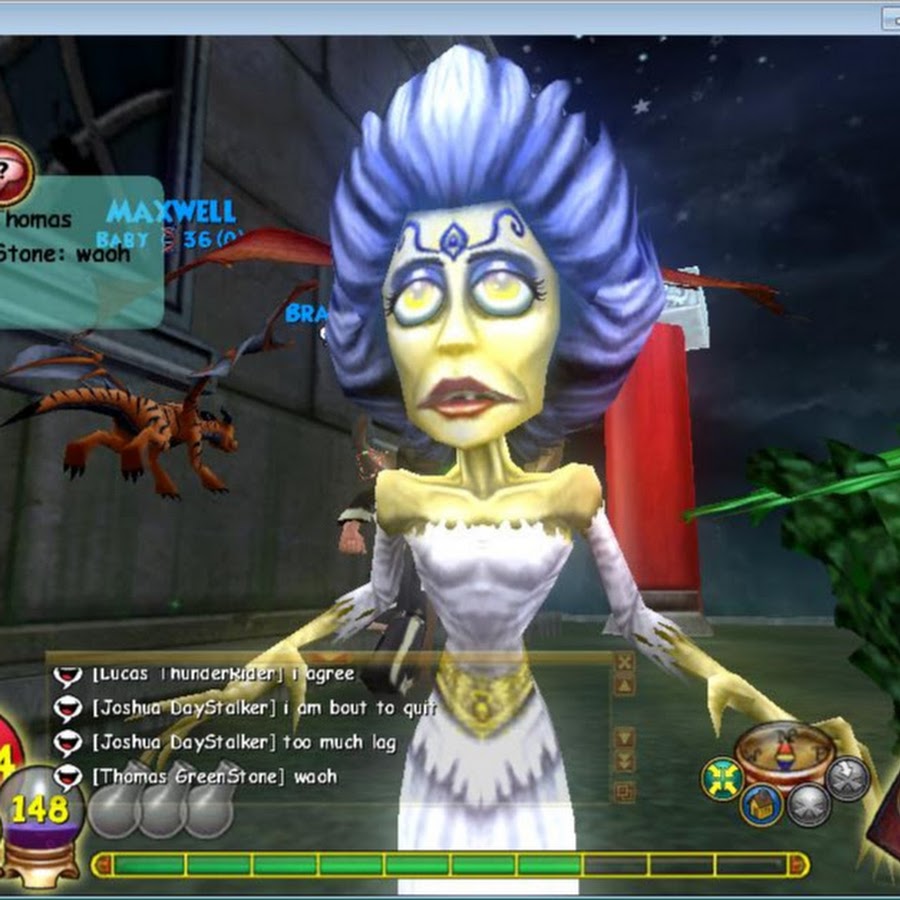
Task: Click the chat's single down arrow button
Action: pyautogui.click(x=624, y=738)
